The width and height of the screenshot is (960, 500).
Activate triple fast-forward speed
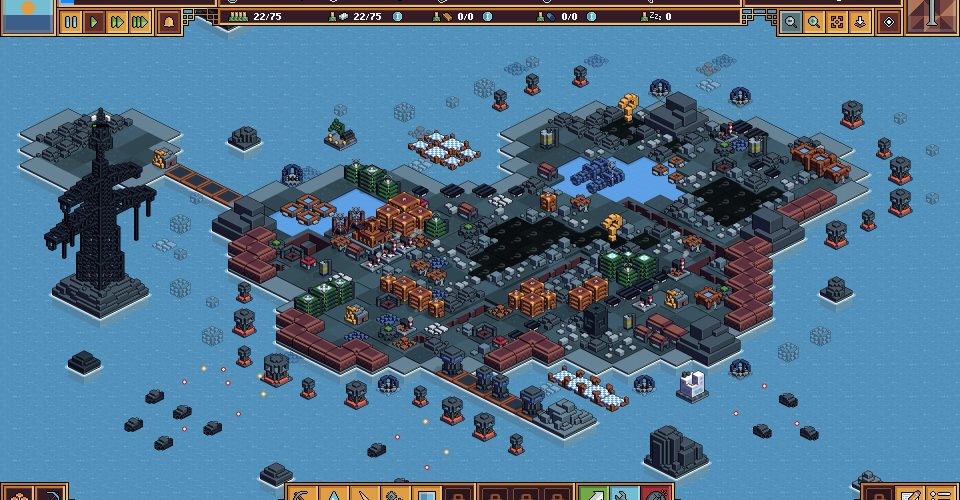point(140,21)
